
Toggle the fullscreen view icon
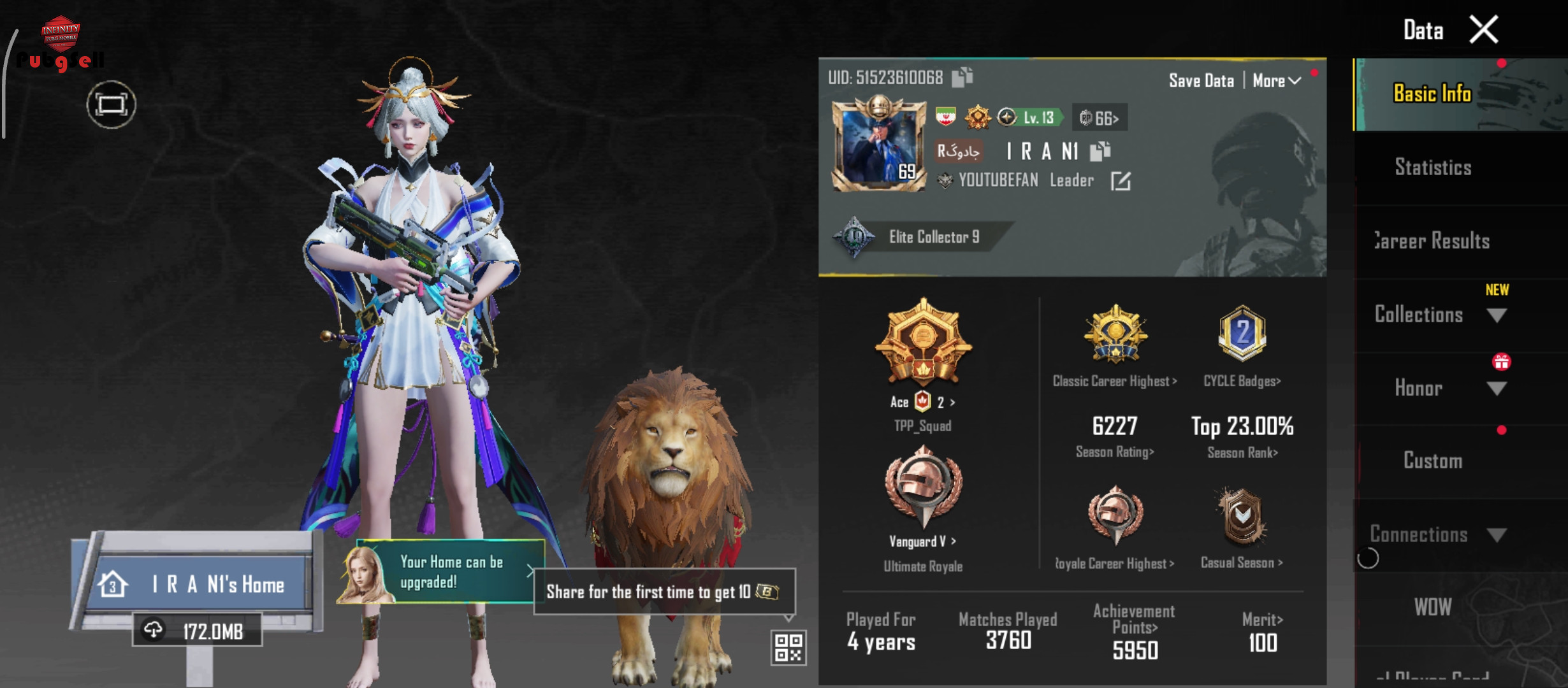point(112,104)
